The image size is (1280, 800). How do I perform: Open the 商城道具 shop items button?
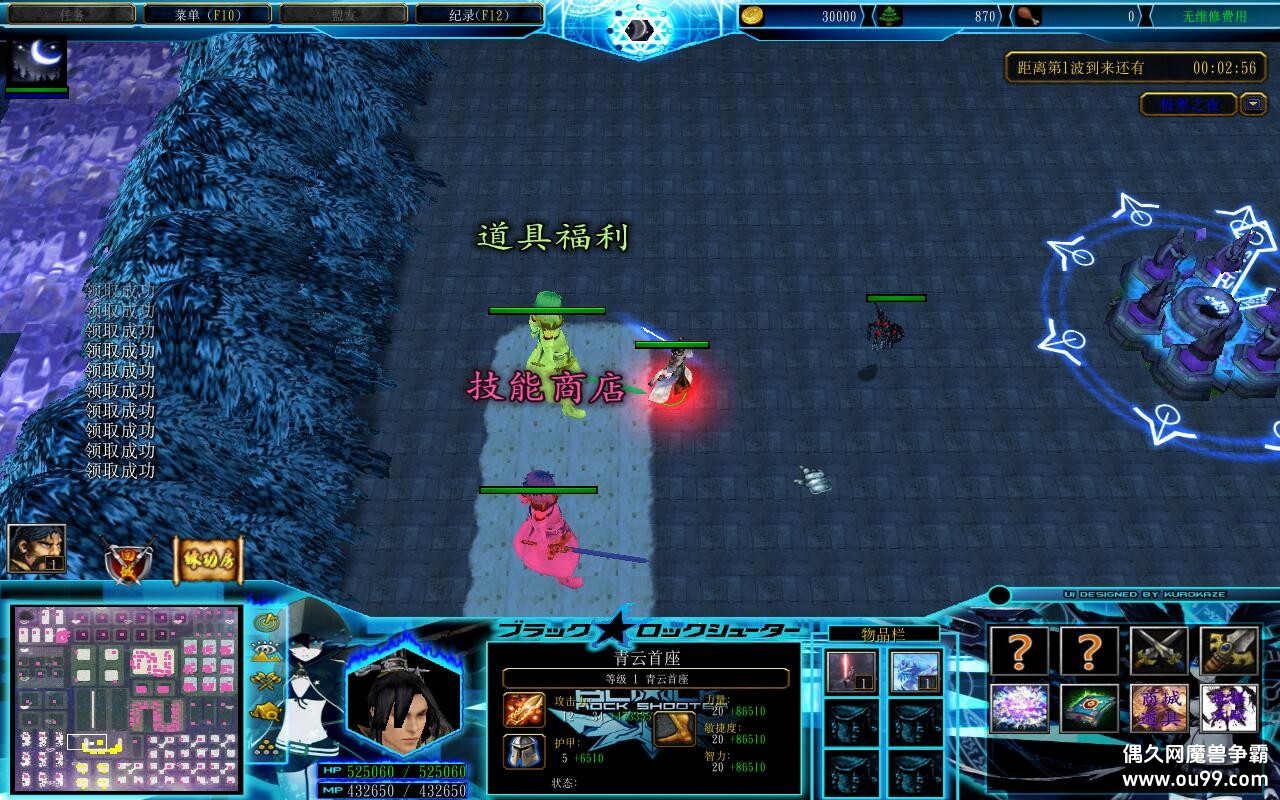click(1159, 708)
